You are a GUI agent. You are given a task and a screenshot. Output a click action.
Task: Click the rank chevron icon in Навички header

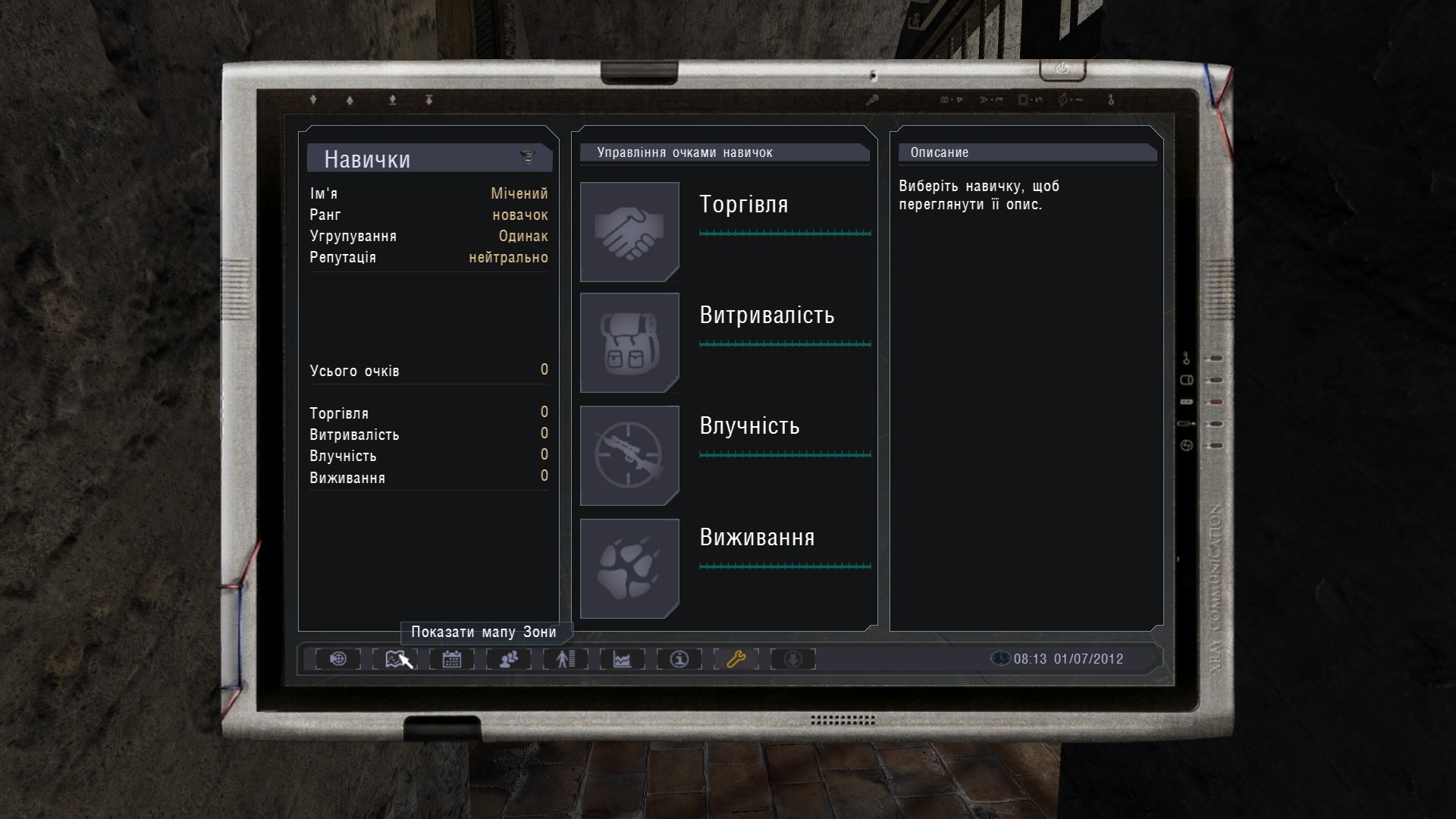pos(528,158)
